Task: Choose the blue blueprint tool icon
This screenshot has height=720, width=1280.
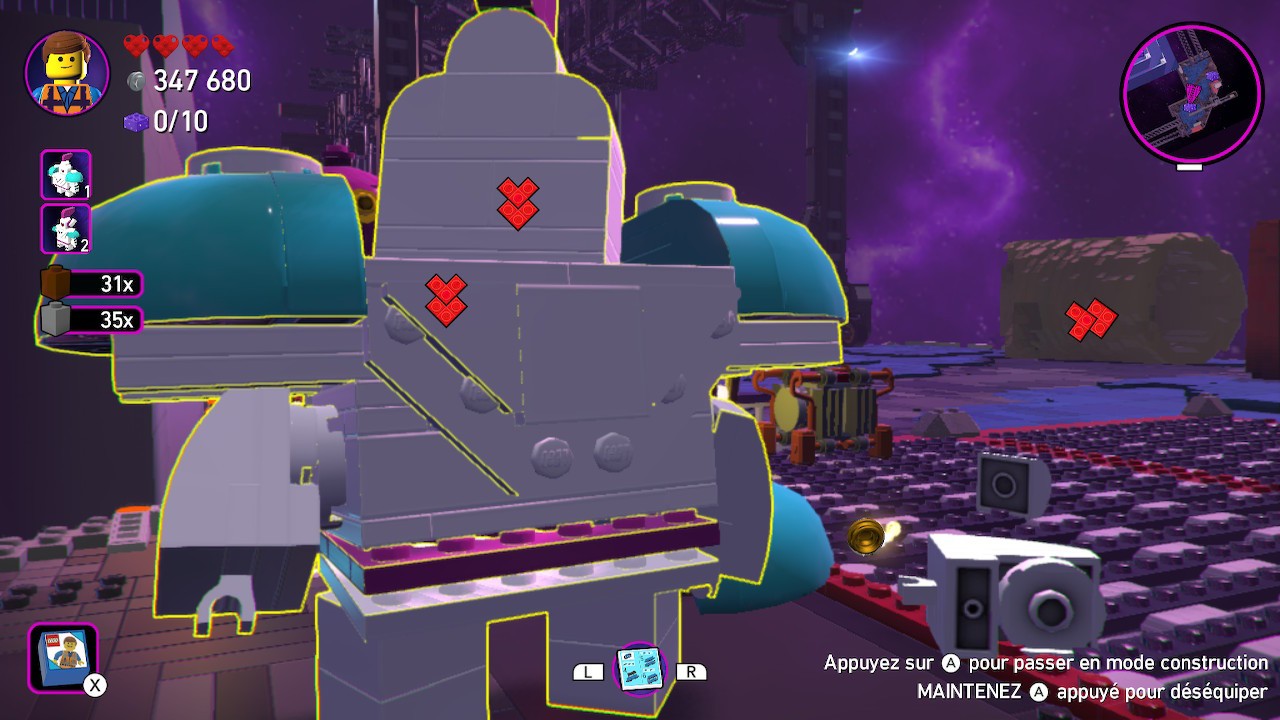Action: click(x=638, y=668)
